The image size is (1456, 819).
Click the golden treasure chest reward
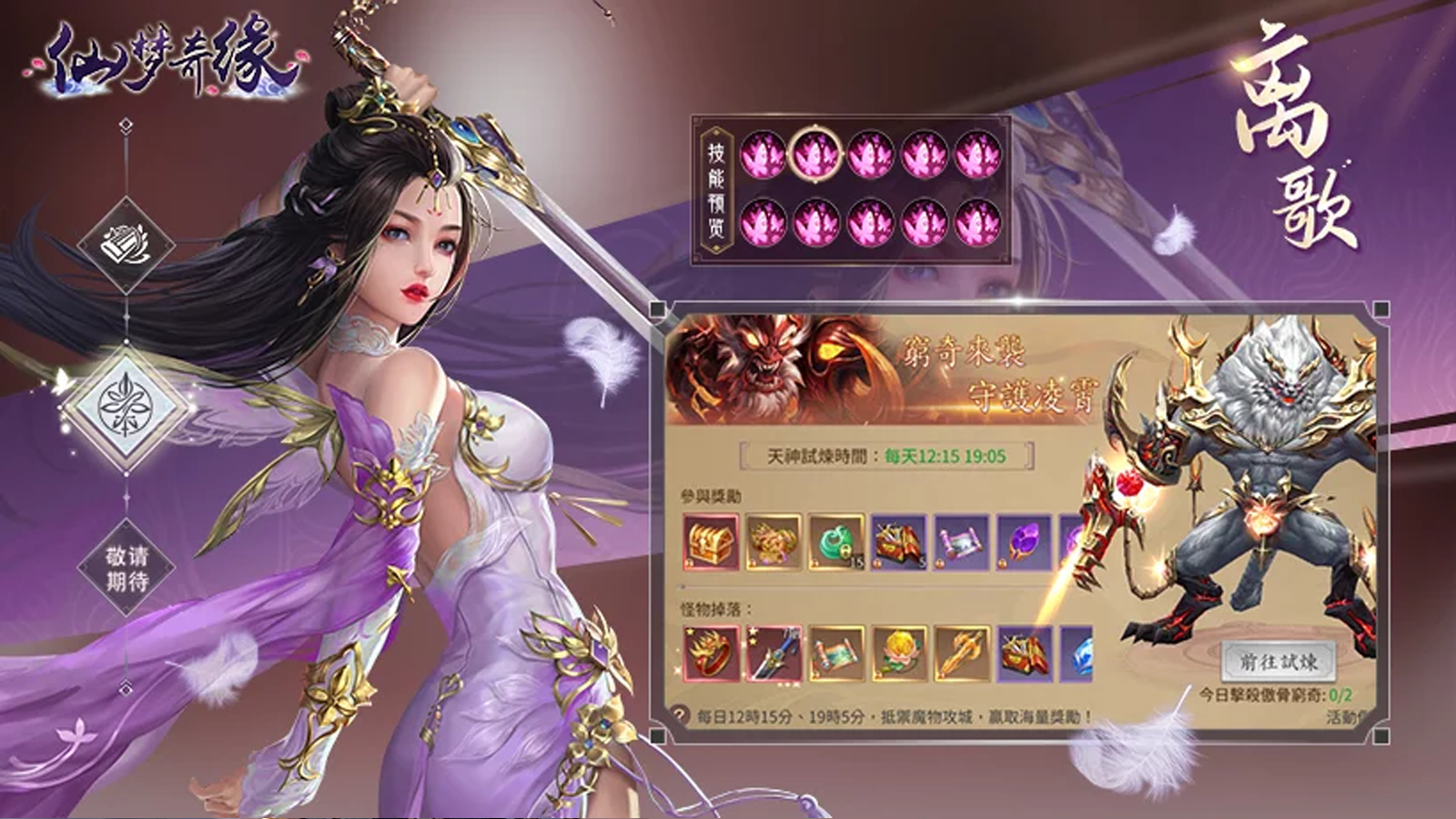coord(711,542)
